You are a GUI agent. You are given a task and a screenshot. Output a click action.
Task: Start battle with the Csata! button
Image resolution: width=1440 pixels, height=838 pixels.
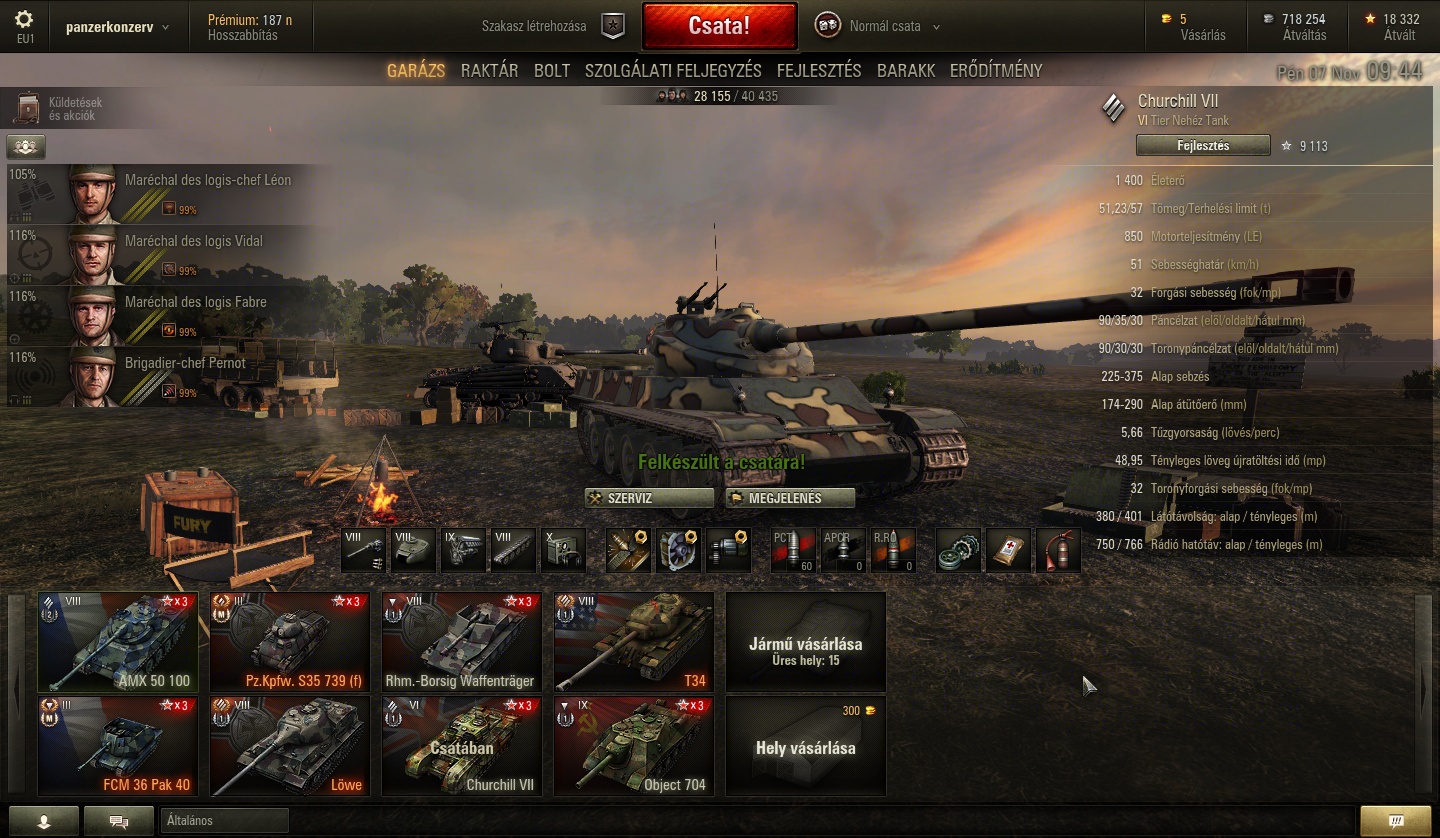[719, 26]
